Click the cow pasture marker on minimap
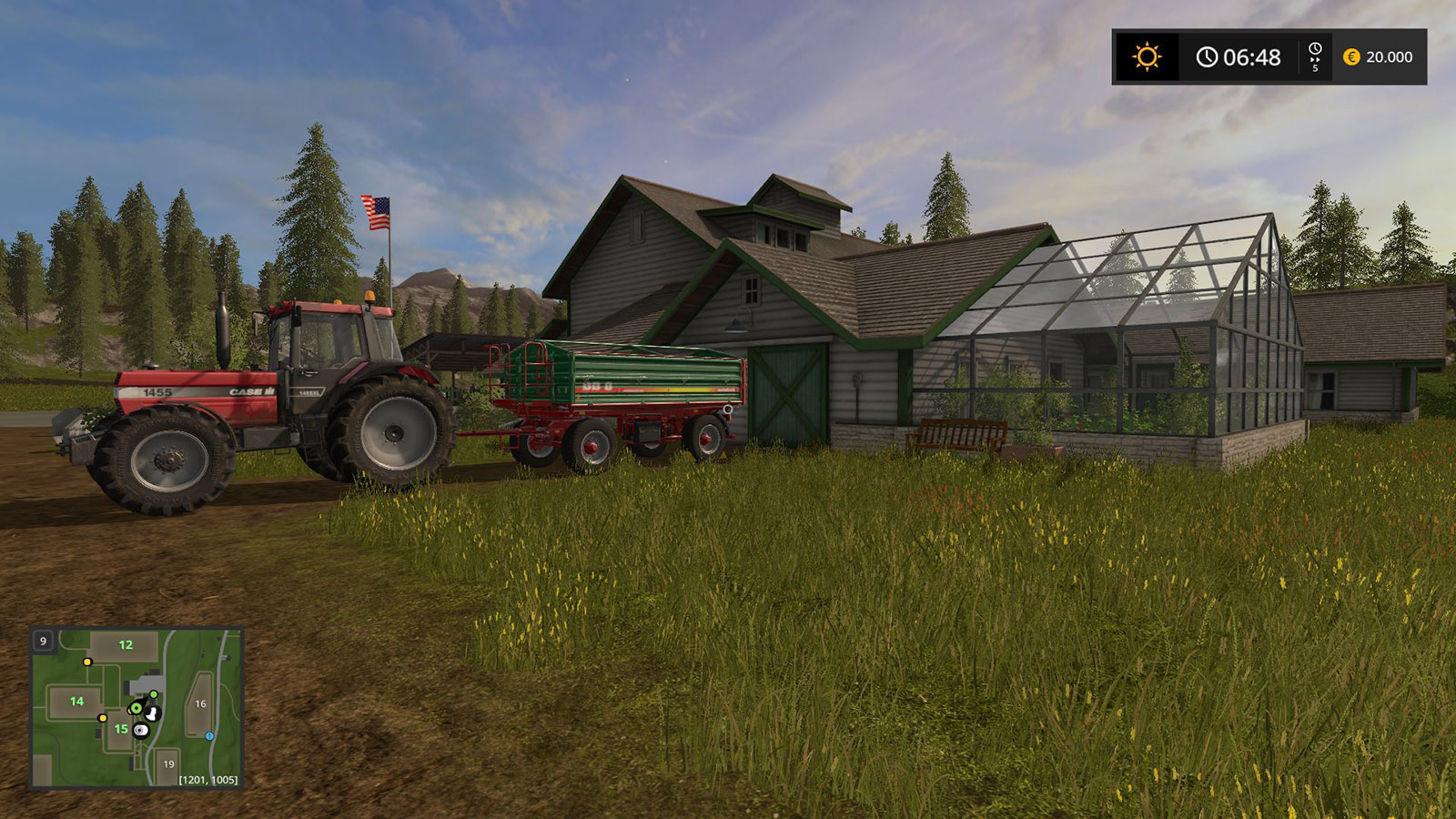This screenshot has height=819, width=1456. point(152,714)
